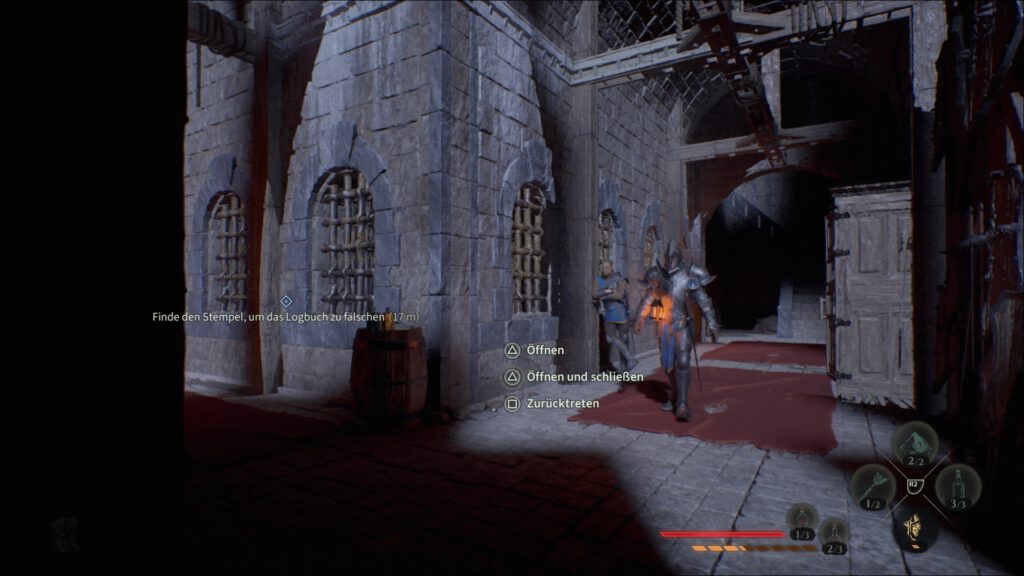Use the potion flask showing 2/3
The image size is (1024, 576).
pyautogui.click(x=833, y=533)
